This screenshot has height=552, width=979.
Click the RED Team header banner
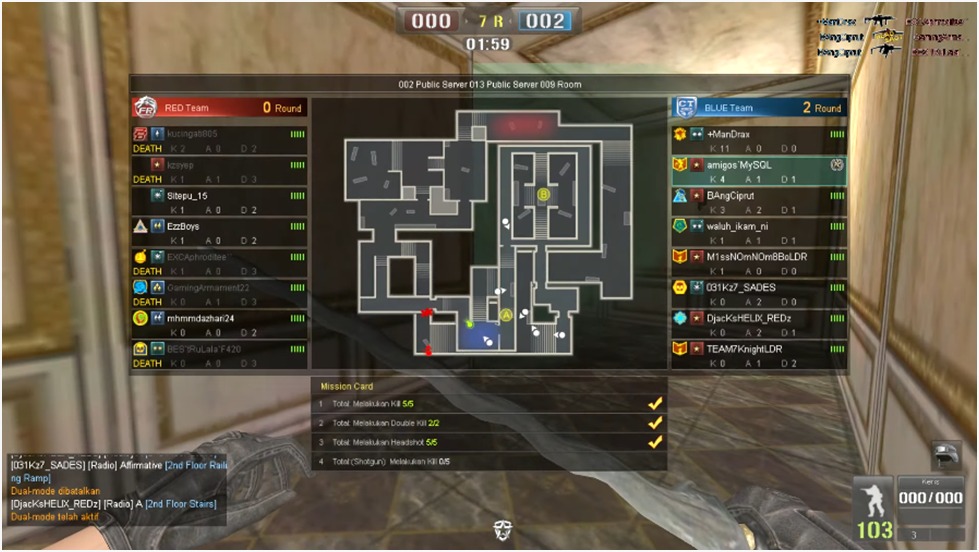(219, 108)
